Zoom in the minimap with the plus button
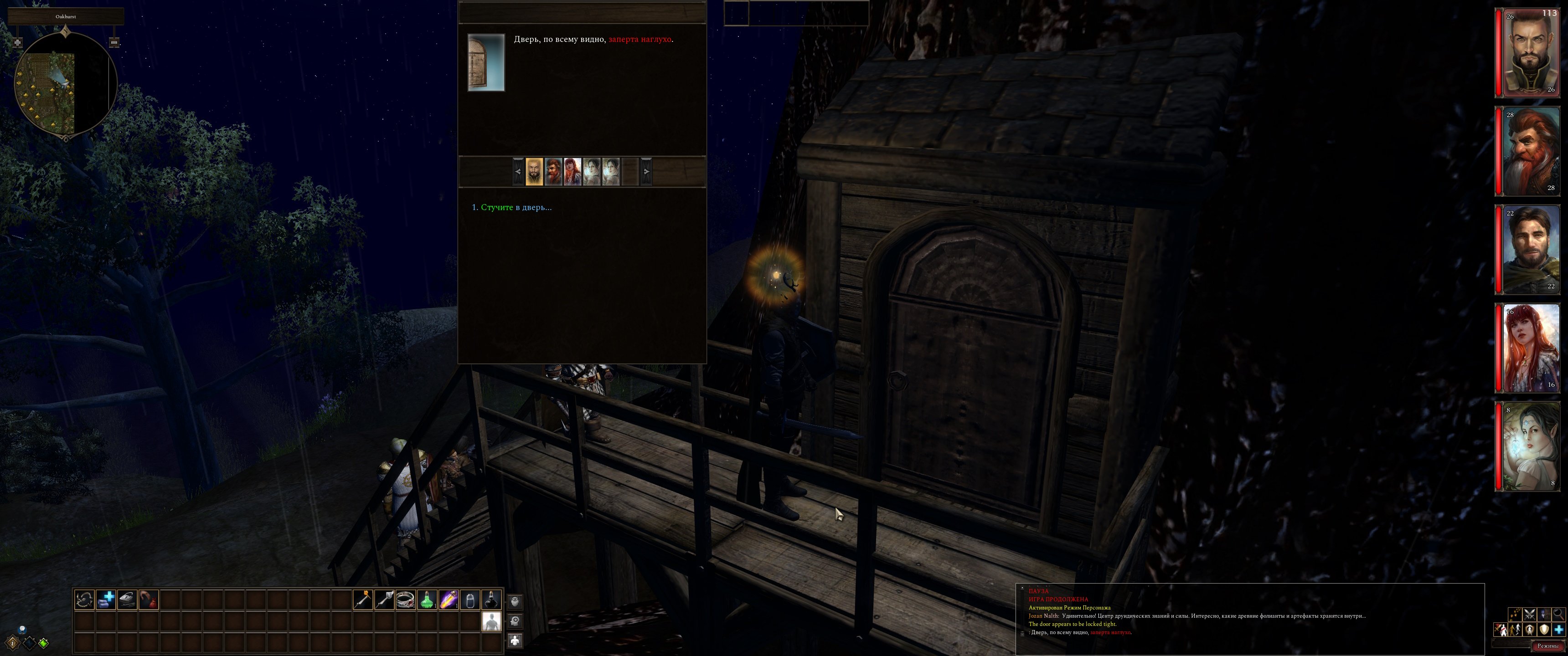This screenshot has height=656, width=1568. point(18,43)
